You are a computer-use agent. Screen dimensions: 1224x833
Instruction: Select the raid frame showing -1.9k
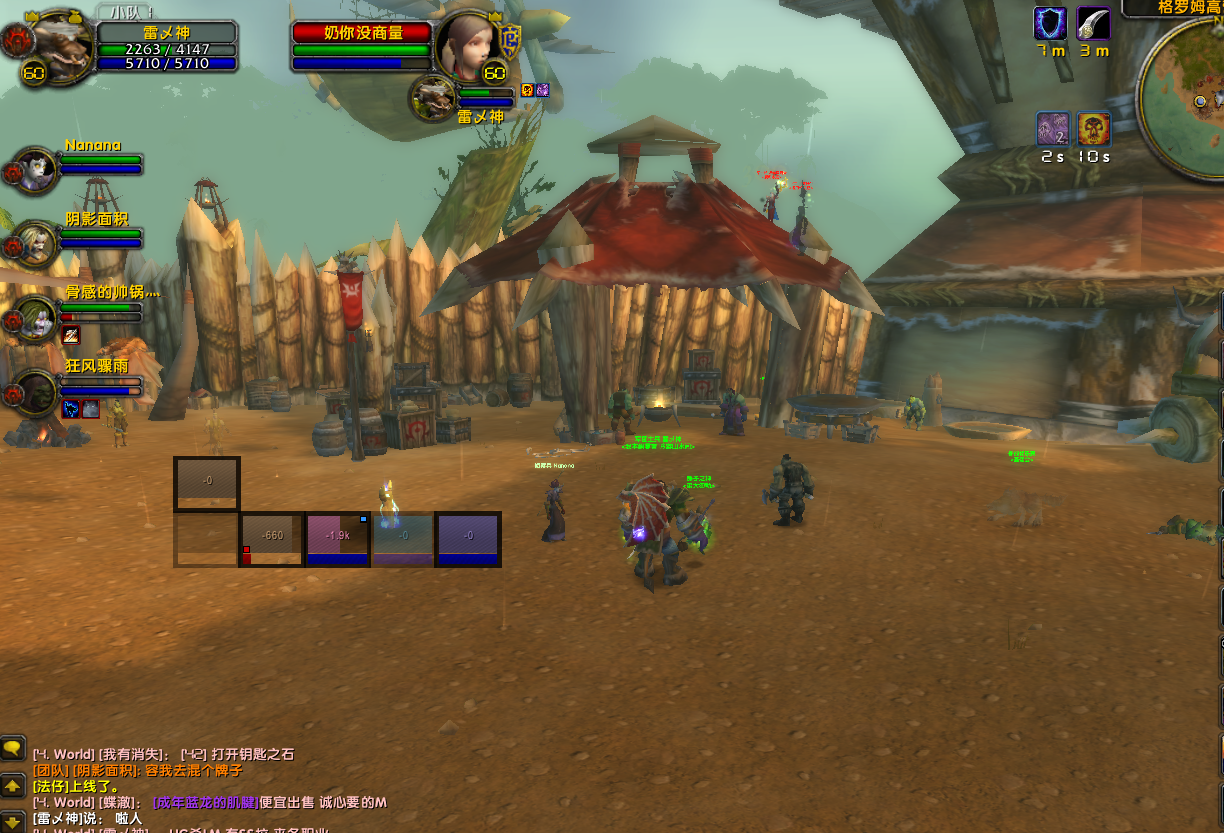click(338, 539)
